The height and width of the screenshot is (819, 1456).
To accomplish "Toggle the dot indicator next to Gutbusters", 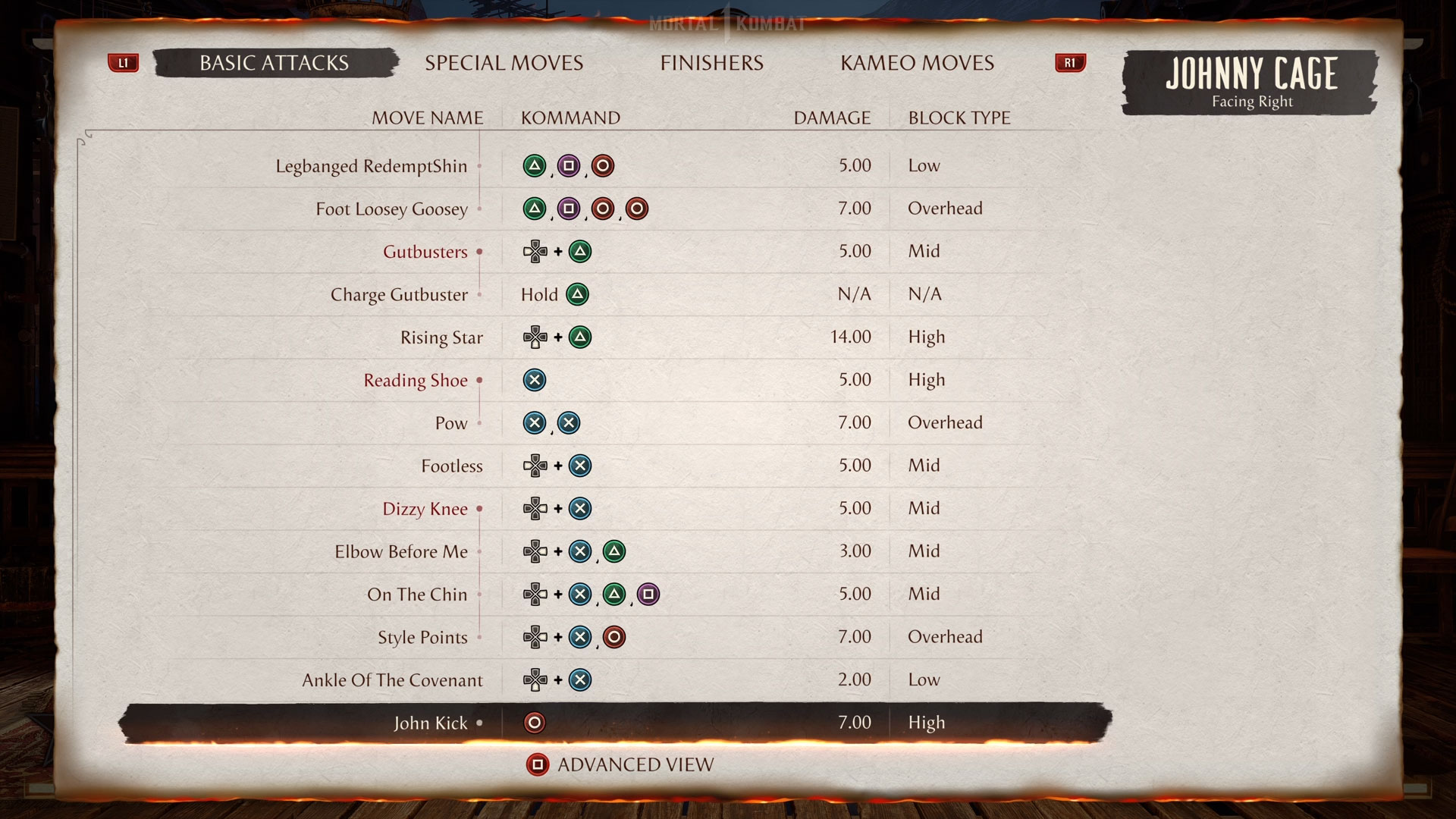I will click(480, 252).
